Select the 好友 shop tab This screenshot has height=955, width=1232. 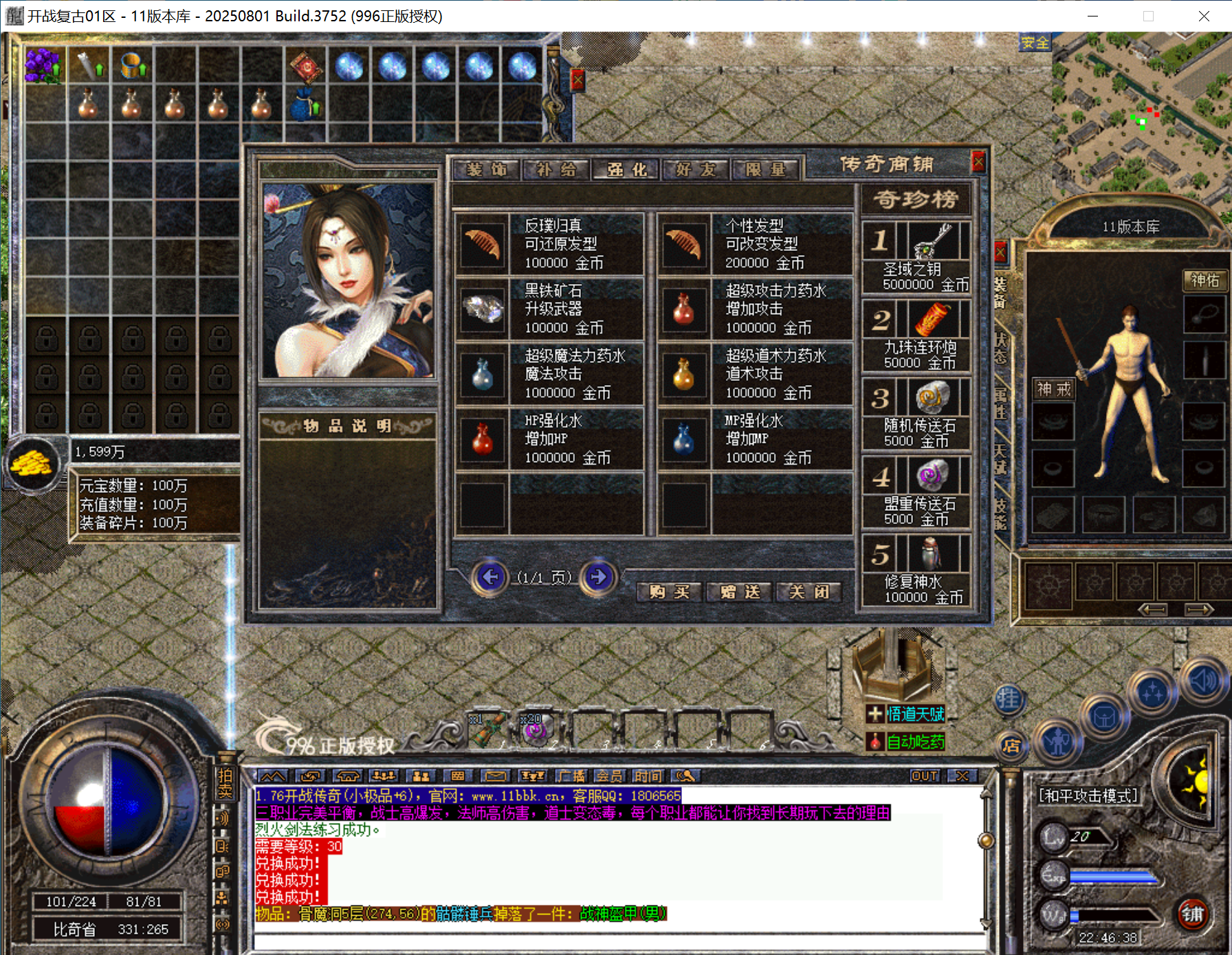pos(695,169)
